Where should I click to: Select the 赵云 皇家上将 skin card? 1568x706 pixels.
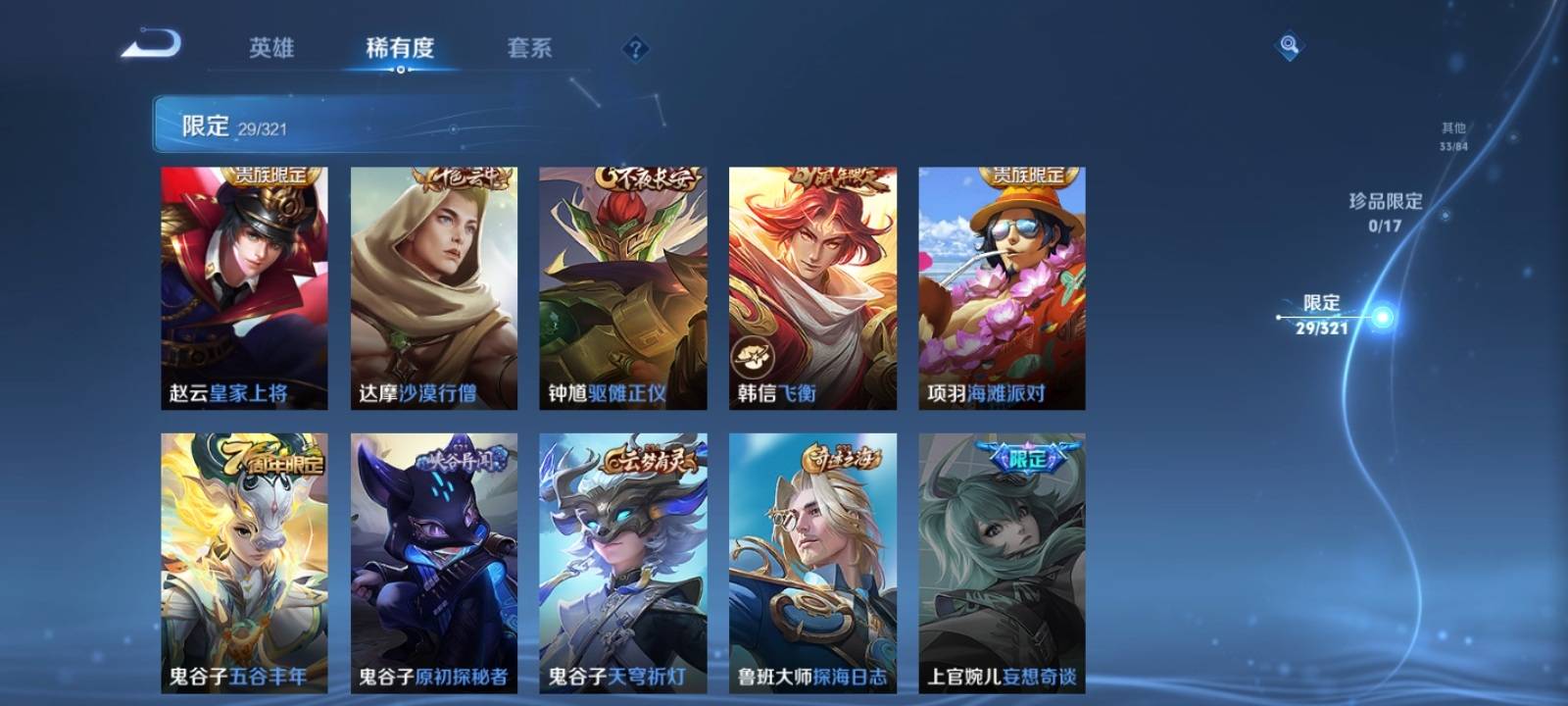(244, 287)
